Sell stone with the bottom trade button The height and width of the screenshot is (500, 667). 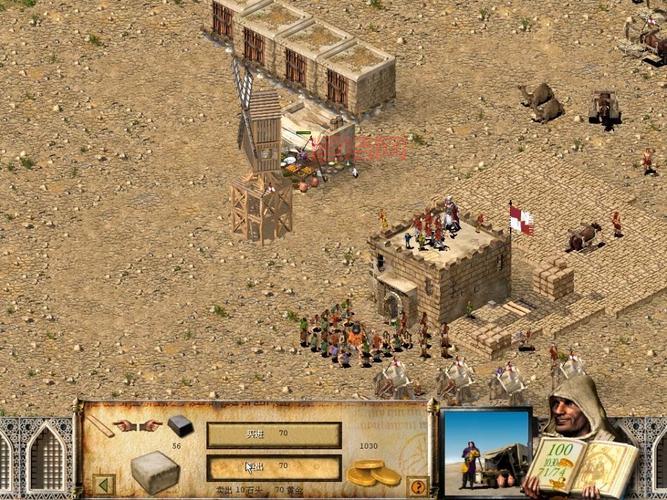click(273, 467)
